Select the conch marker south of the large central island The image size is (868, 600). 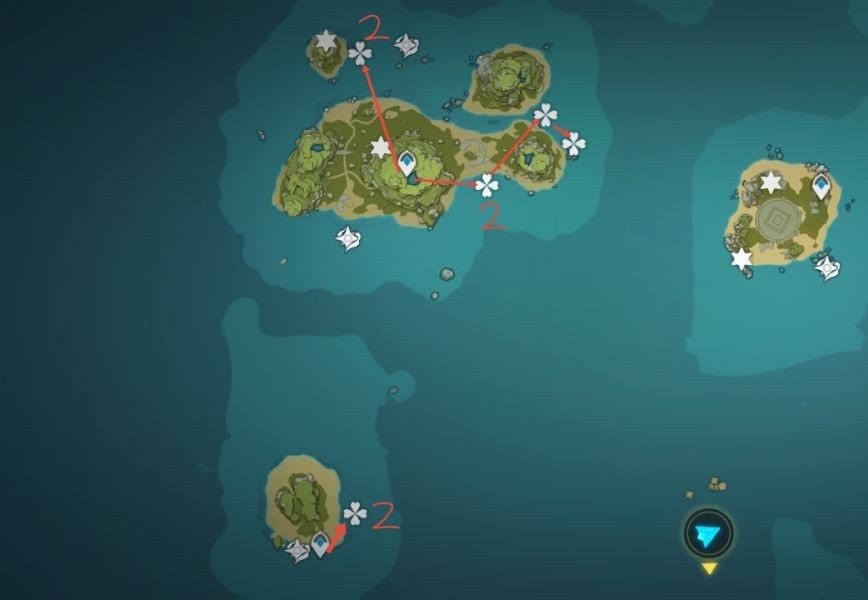[x=347, y=239]
